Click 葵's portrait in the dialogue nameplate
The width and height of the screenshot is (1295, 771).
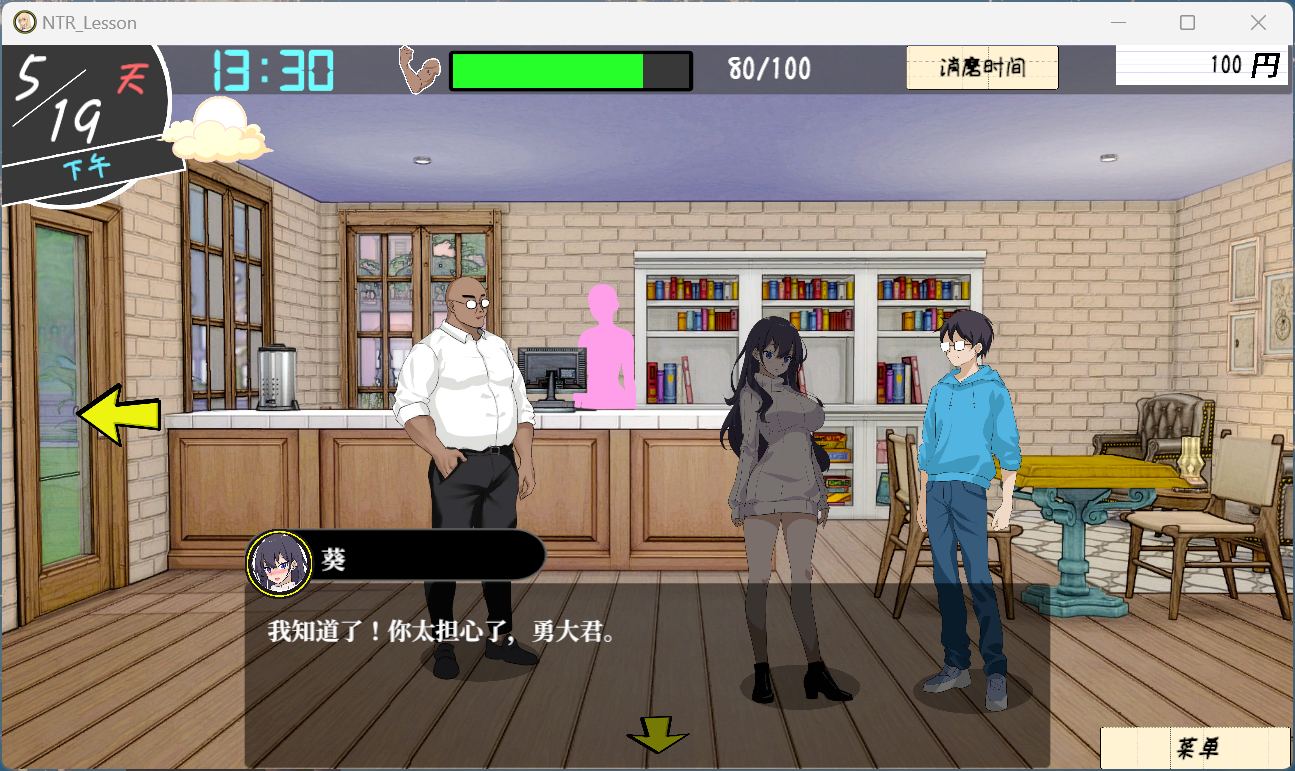pyautogui.click(x=278, y=564)
